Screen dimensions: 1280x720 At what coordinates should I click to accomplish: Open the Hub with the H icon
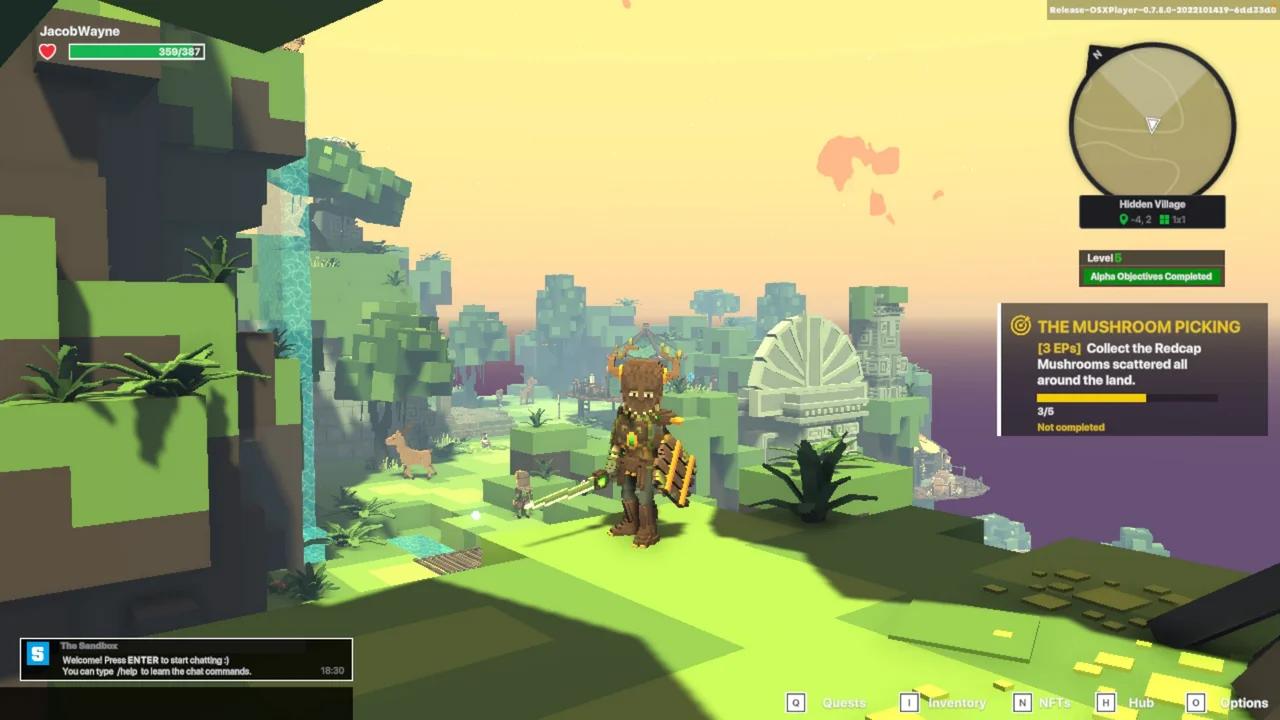tap(1107, 702)
